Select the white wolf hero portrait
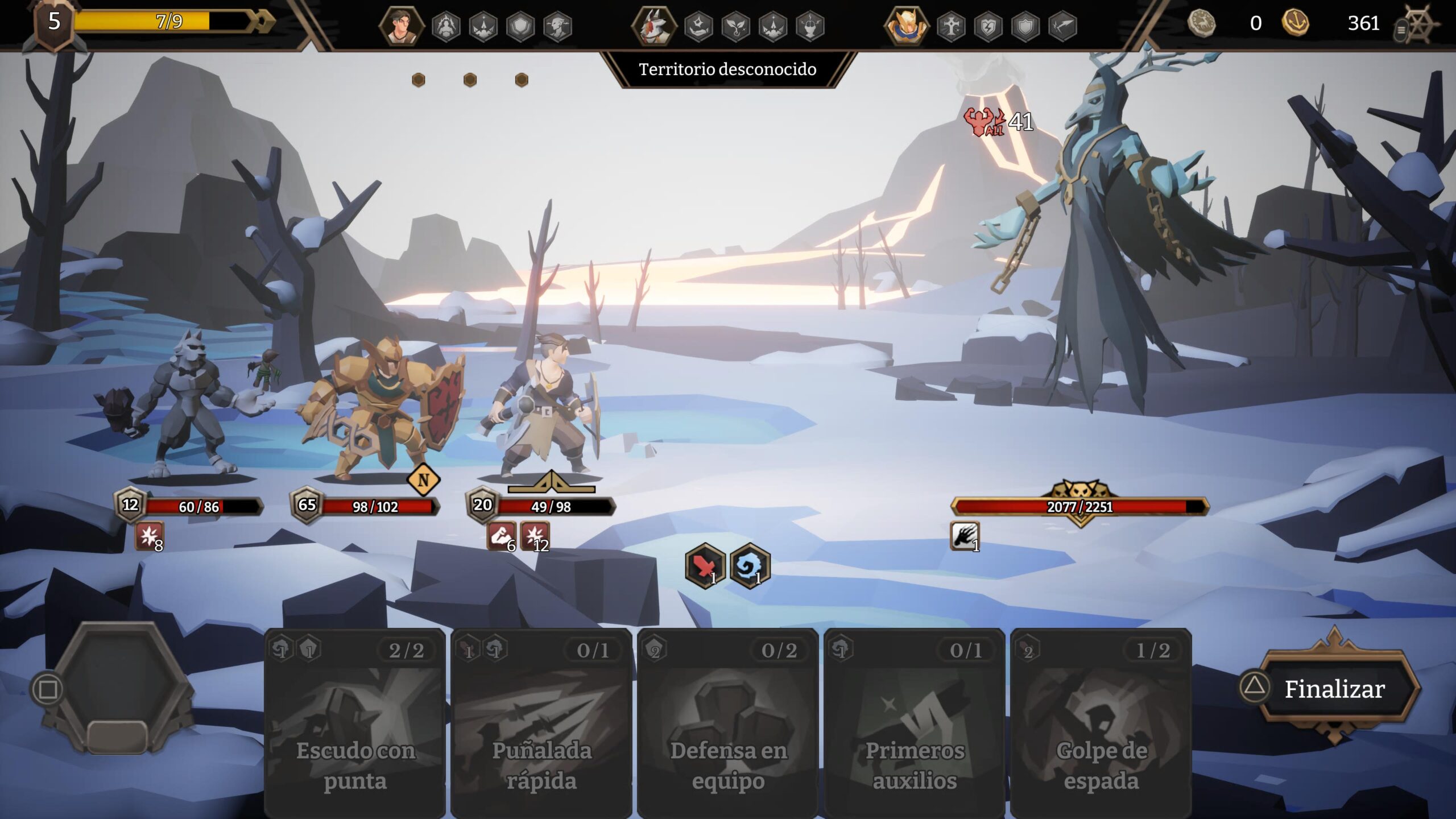1456x819 pixels. click(654, 26)
